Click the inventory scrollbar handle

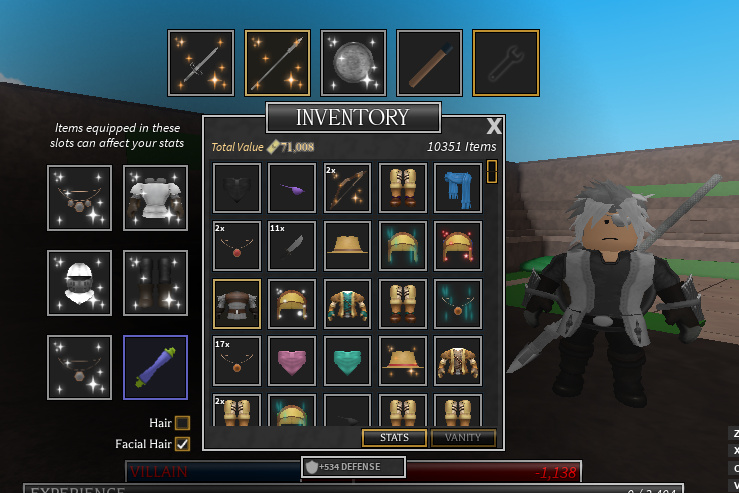491,172
